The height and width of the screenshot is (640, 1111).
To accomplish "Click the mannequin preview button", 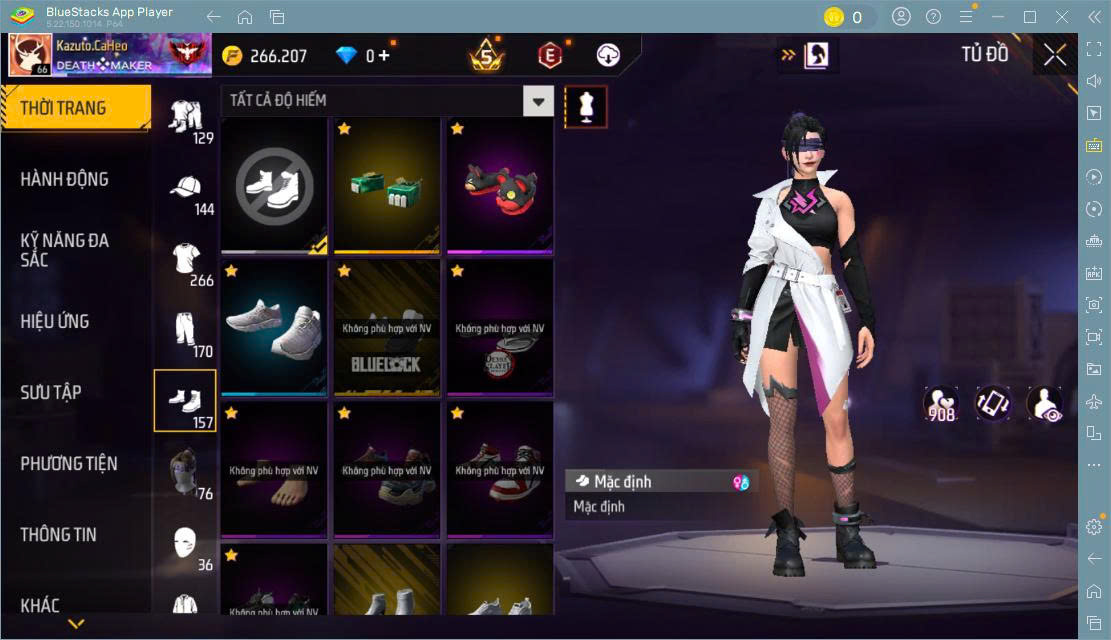I will (586, 107).
